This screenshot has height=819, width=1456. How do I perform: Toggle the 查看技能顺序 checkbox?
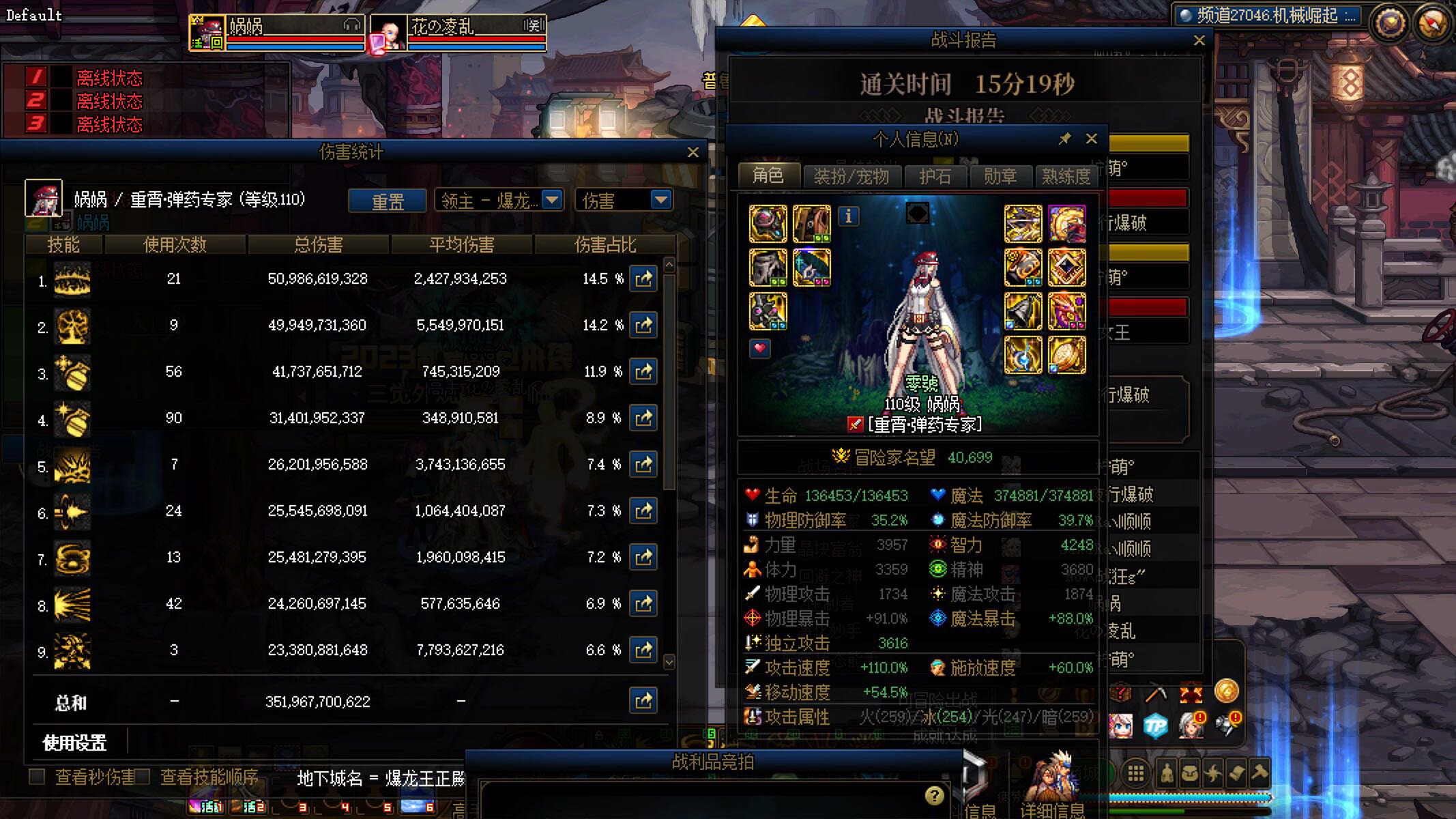pyautogui.click(x=143, y=777)
